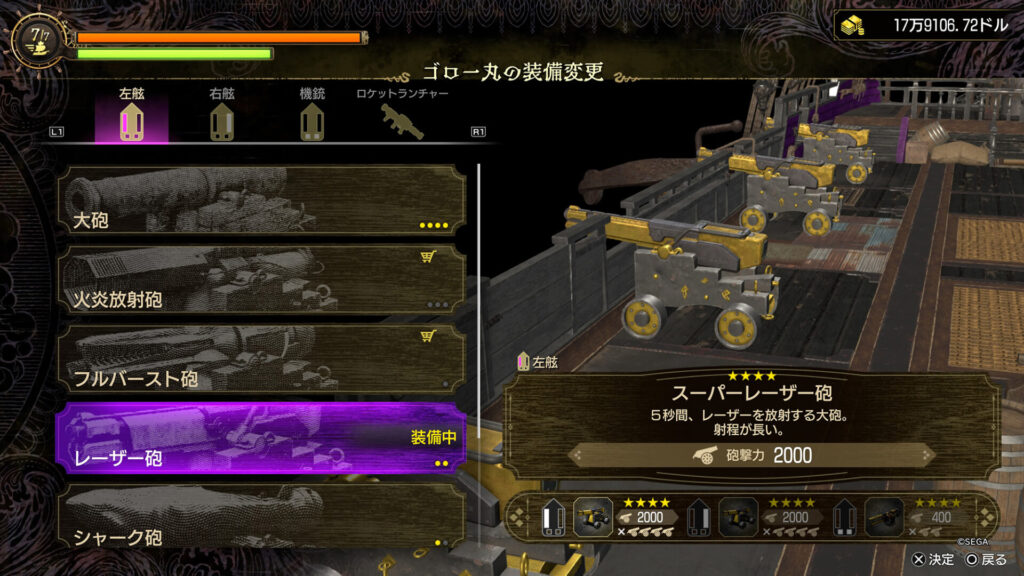Click the highlighted port cannon slot icon
The image size is (1024, 576).
click(x=594, y=516)
